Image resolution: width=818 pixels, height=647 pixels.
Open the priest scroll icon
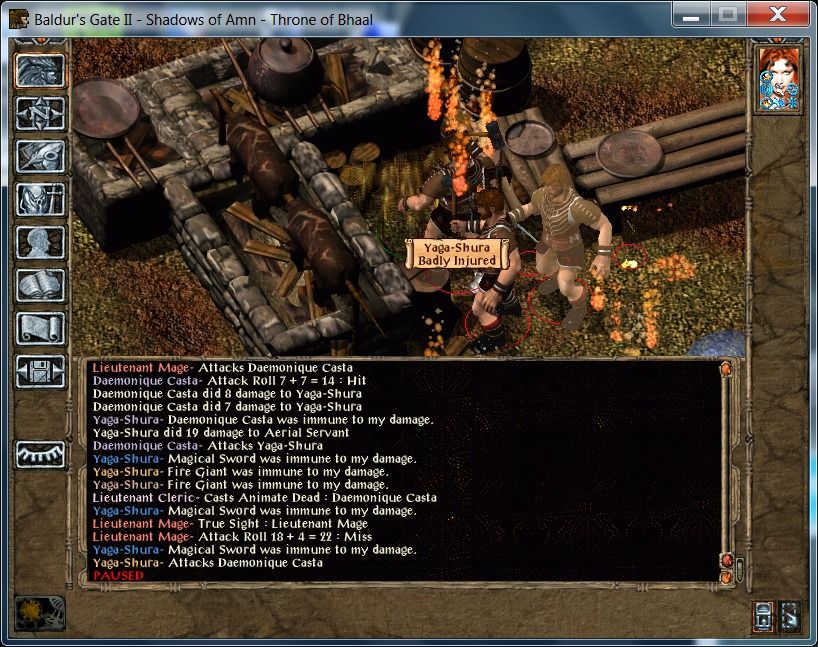[40, 328]
